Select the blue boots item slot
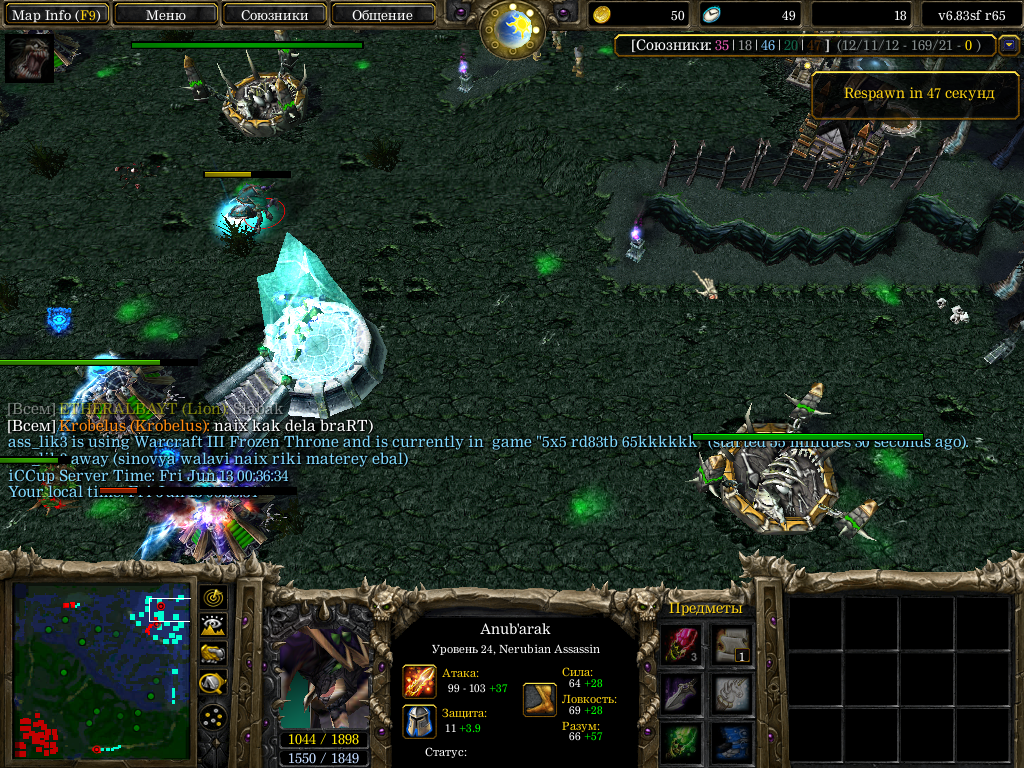1024x768 pixels. coord(733,742)
